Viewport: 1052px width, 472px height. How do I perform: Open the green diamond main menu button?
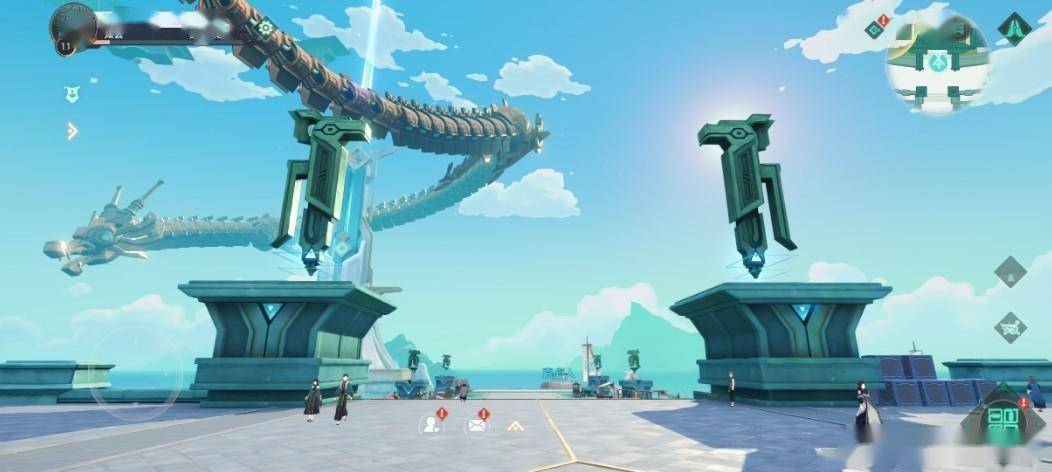tap(1002, 420)
